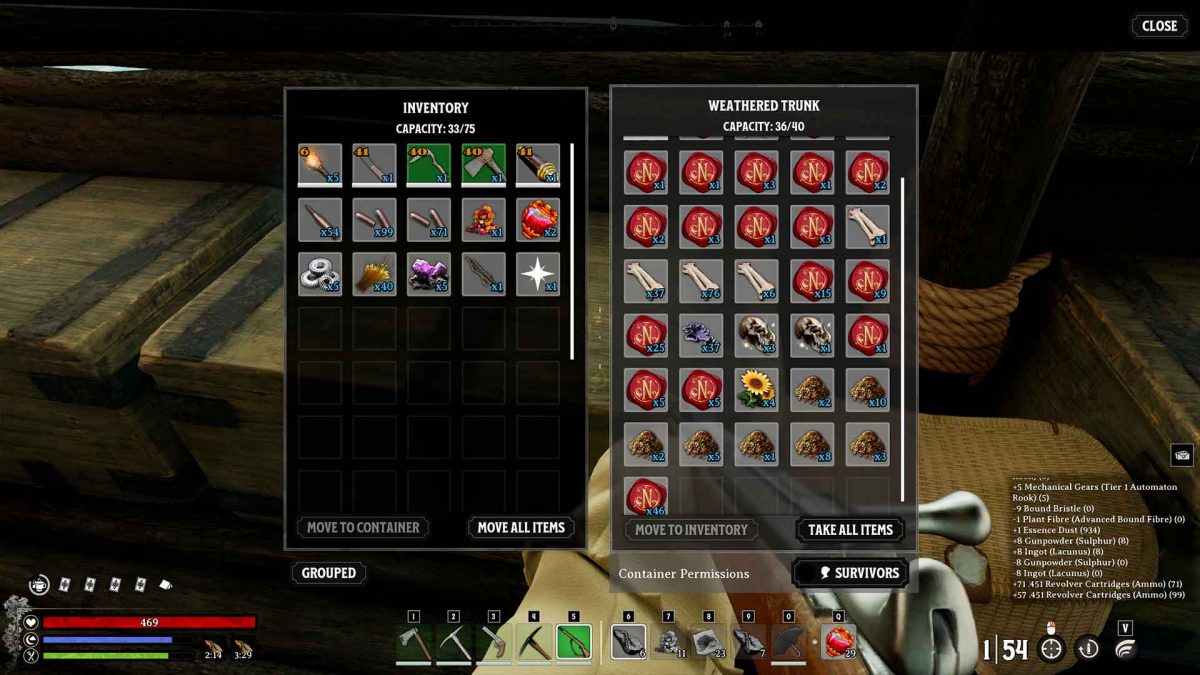Select the x37 dark purple petals stack
Viewport: 1200px width, 675px height.
(x=701, y=335)
